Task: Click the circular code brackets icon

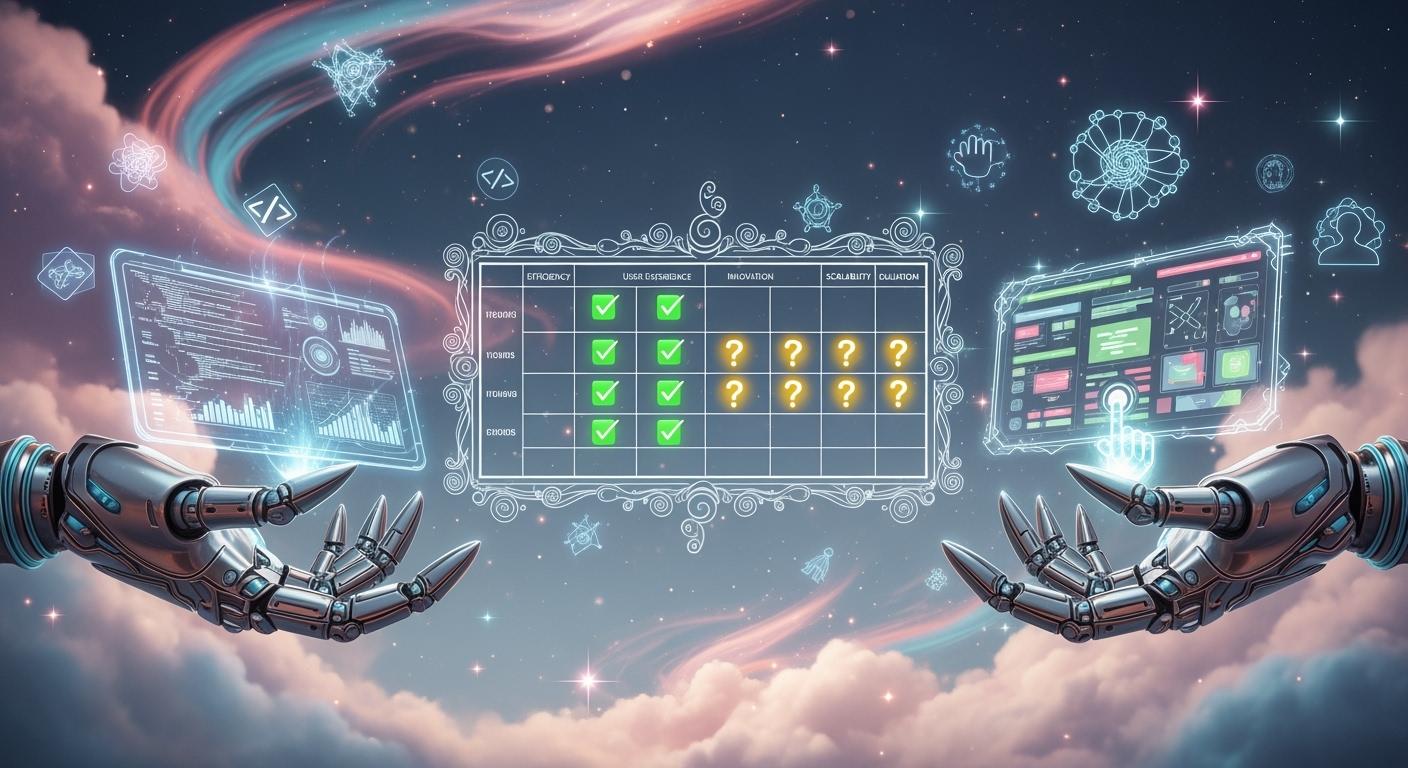Action: pos(497,179)
